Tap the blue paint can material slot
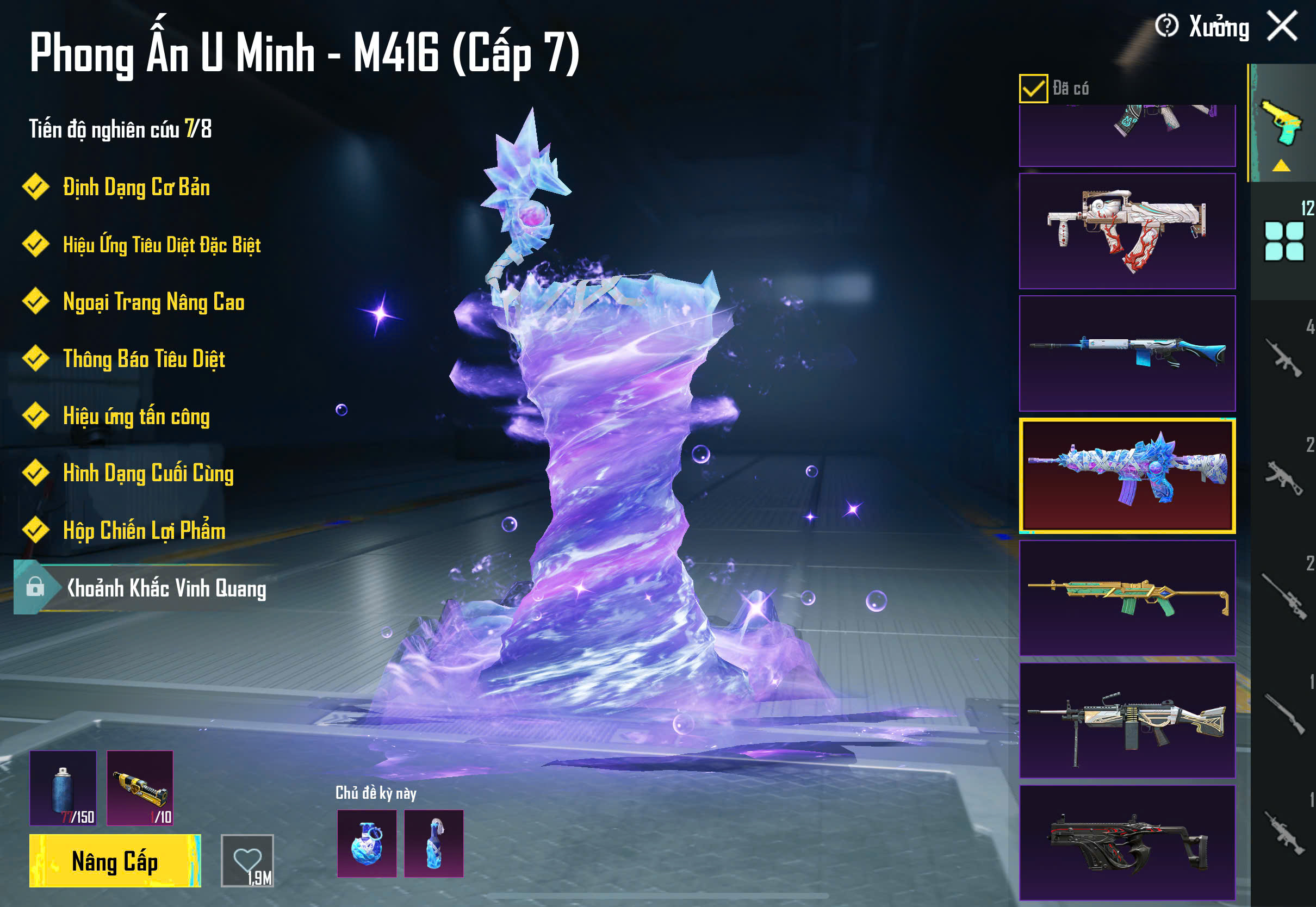The width and height of the screenshot is (1316, 907). point(63,788)
